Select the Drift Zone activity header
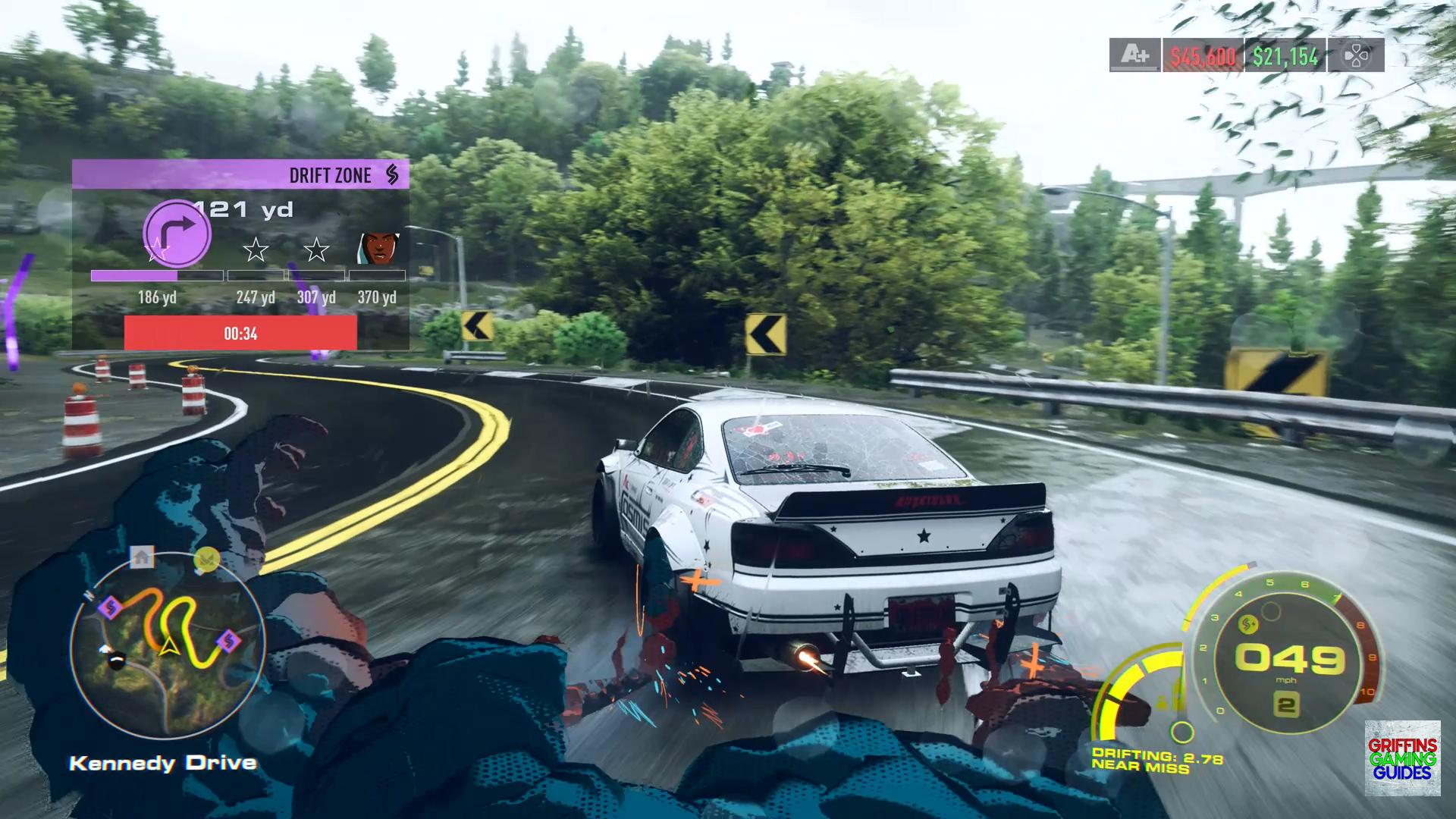 pos(240,174)
